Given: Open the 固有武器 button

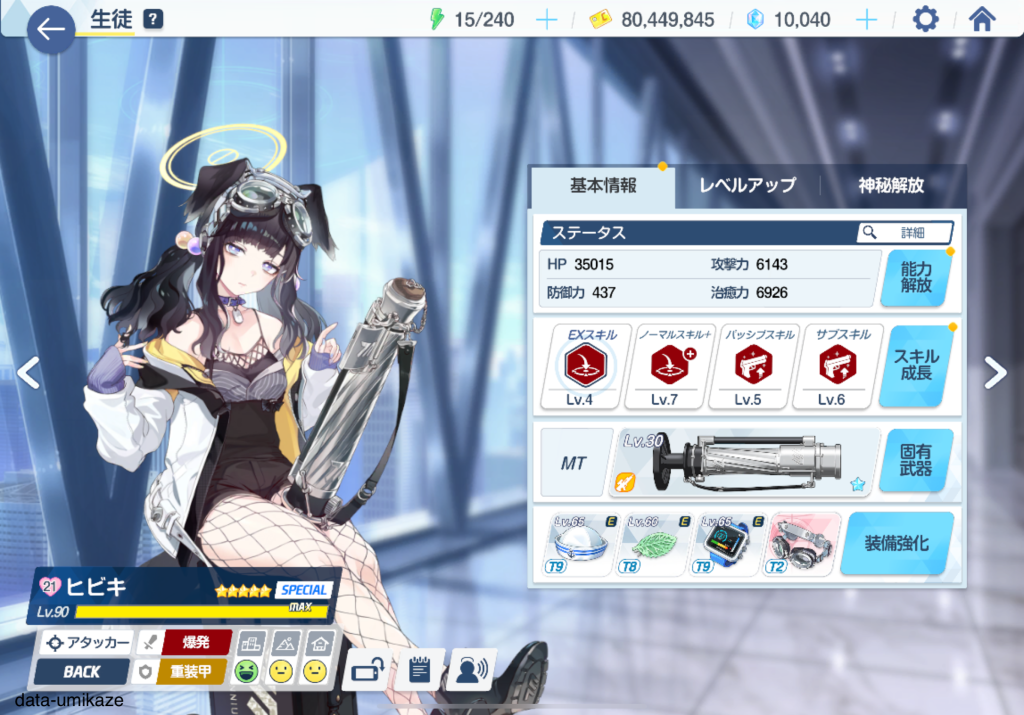Looking at the screenshot, I should tap(915, 462).
